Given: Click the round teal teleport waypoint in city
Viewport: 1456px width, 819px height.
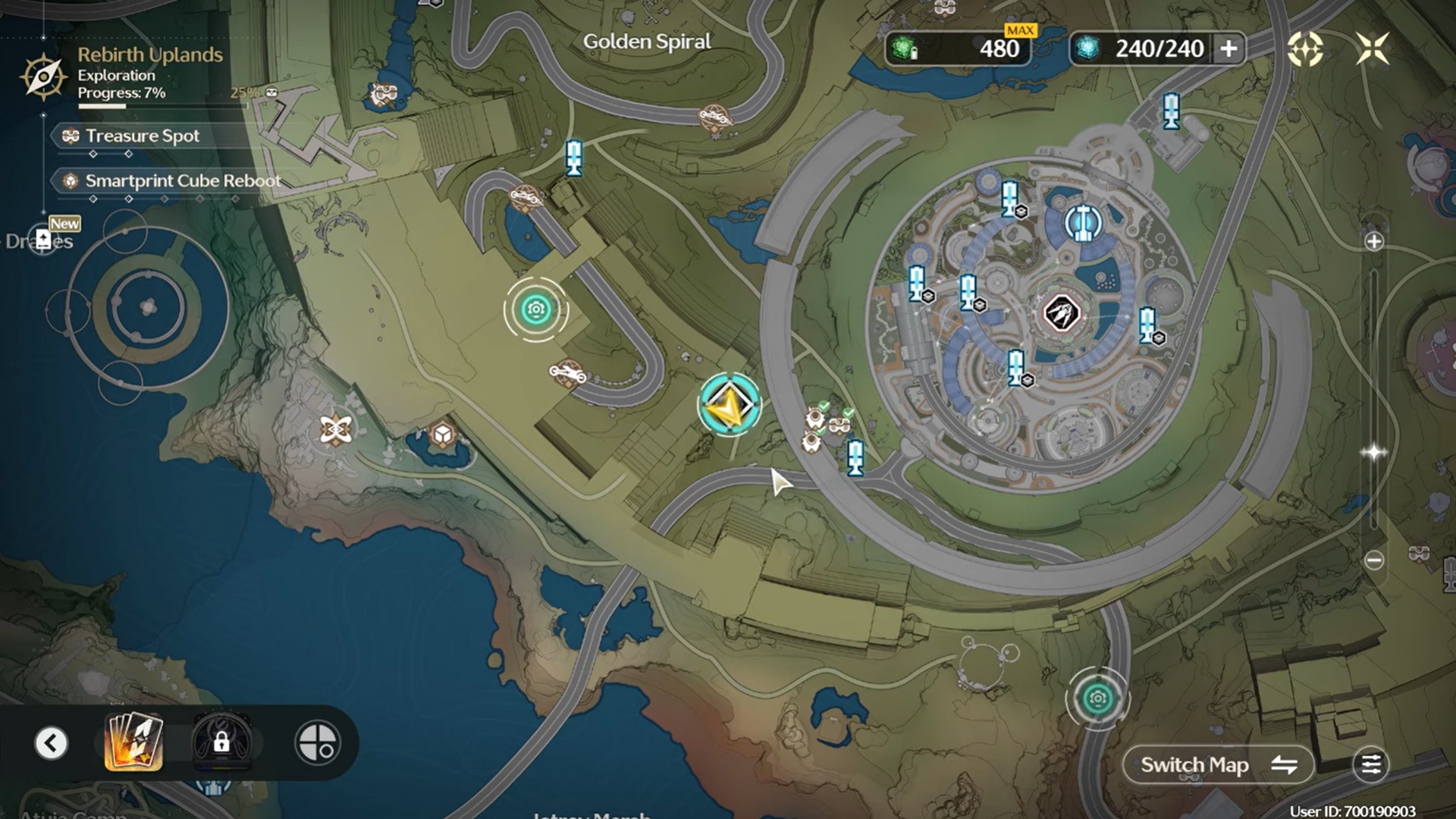Looking at the screenshot, I should point(1083,222).
